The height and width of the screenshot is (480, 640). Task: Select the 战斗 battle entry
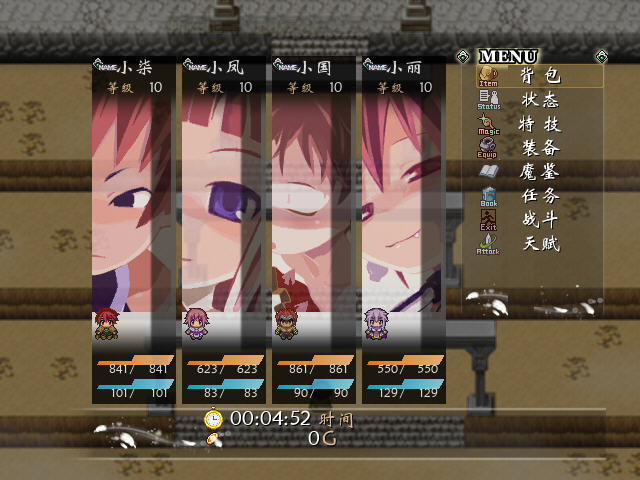point(540,220)
